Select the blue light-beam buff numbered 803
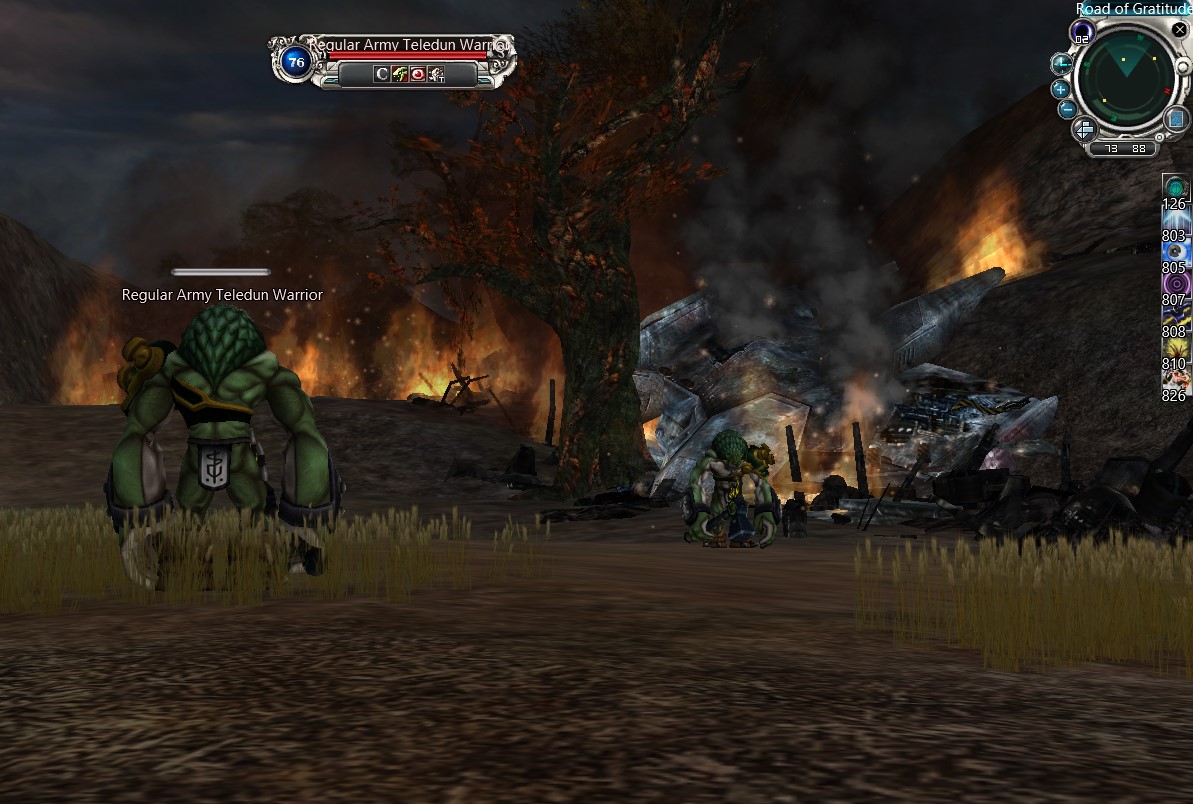This screenshot has height=804, width=1193. tap(1175, 221)
